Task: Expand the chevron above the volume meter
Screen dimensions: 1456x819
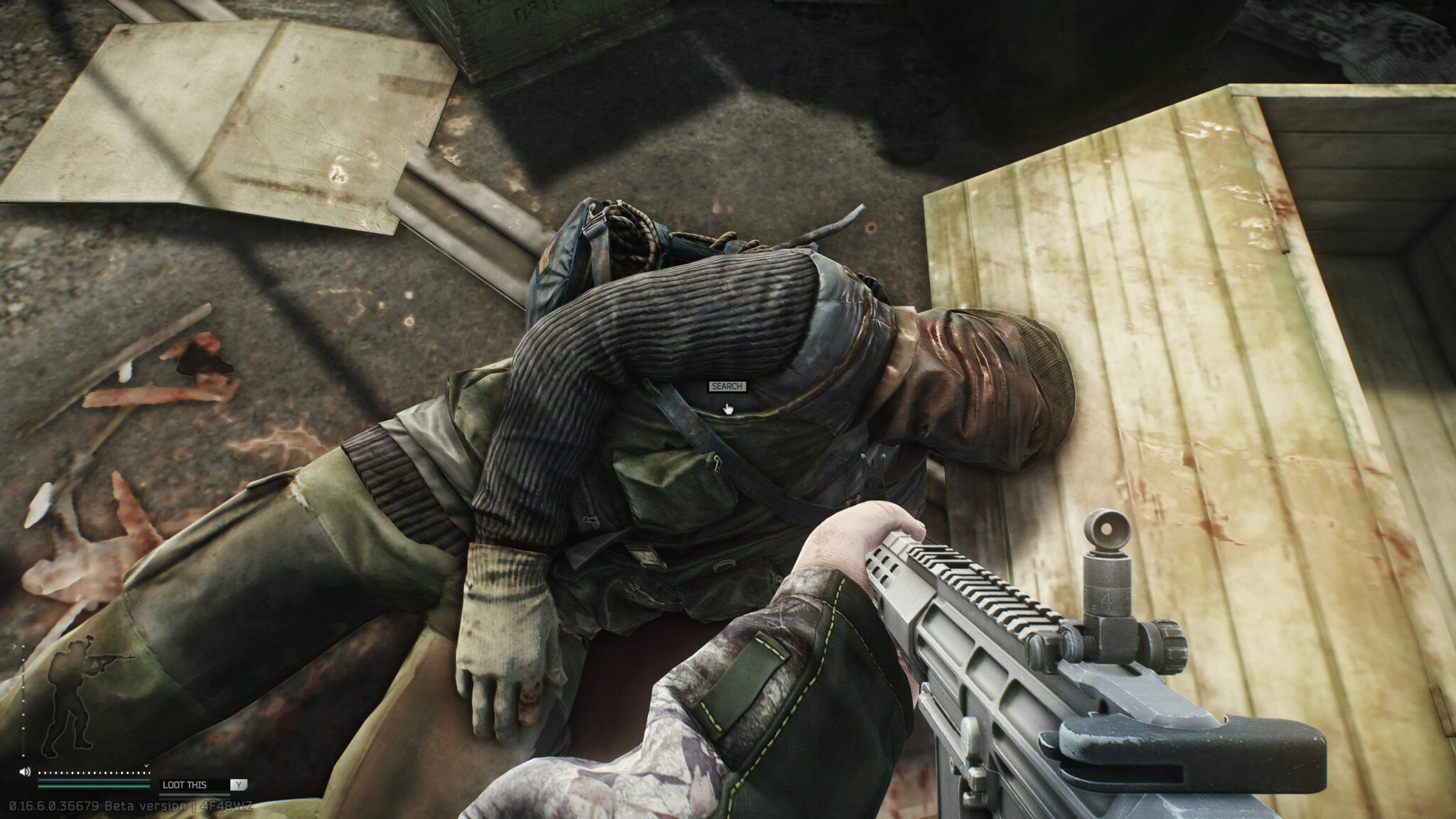Action: (146, 766)
